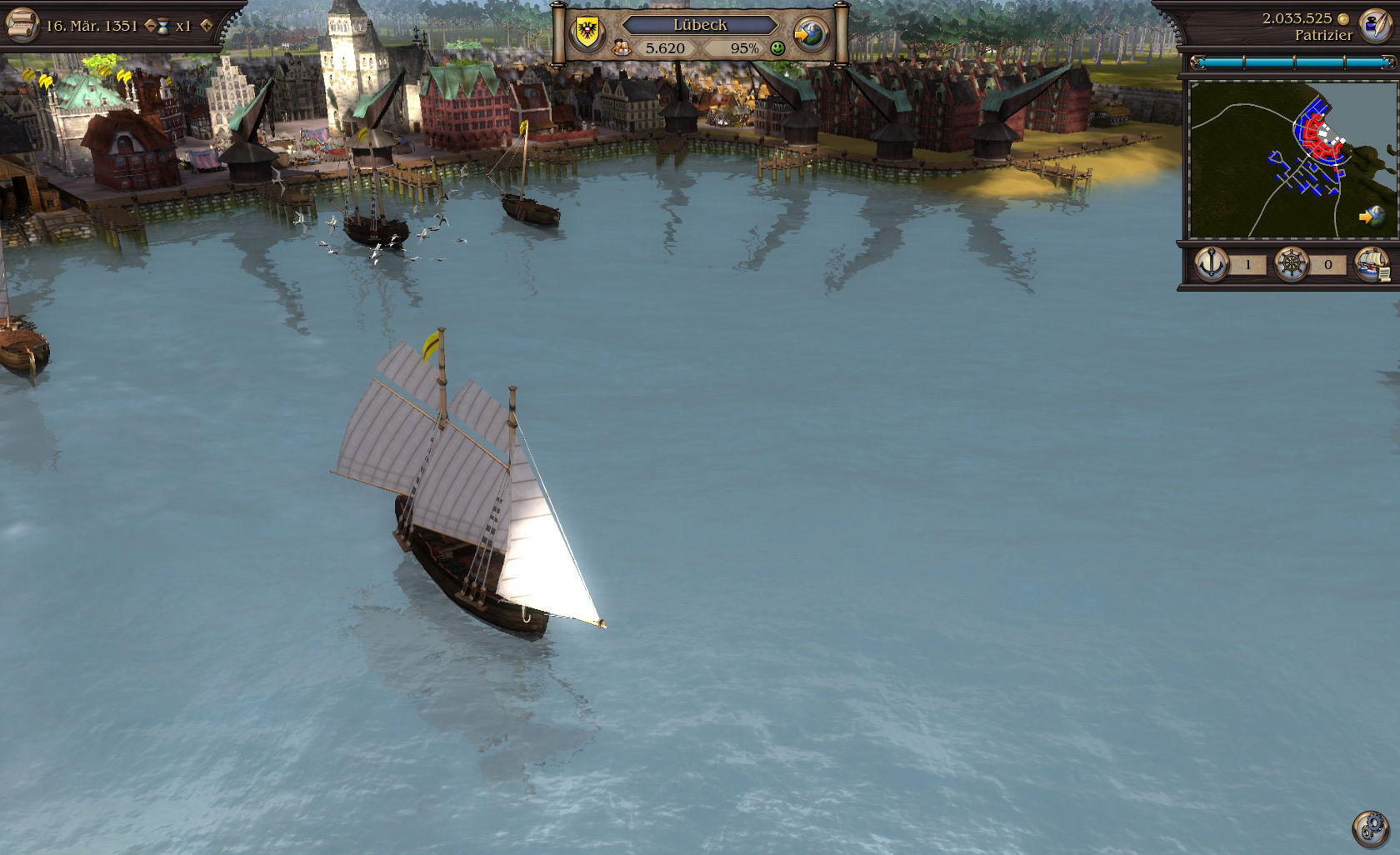
Task: Select the Lübeck town name banner
Action: (x=700, y=25)
